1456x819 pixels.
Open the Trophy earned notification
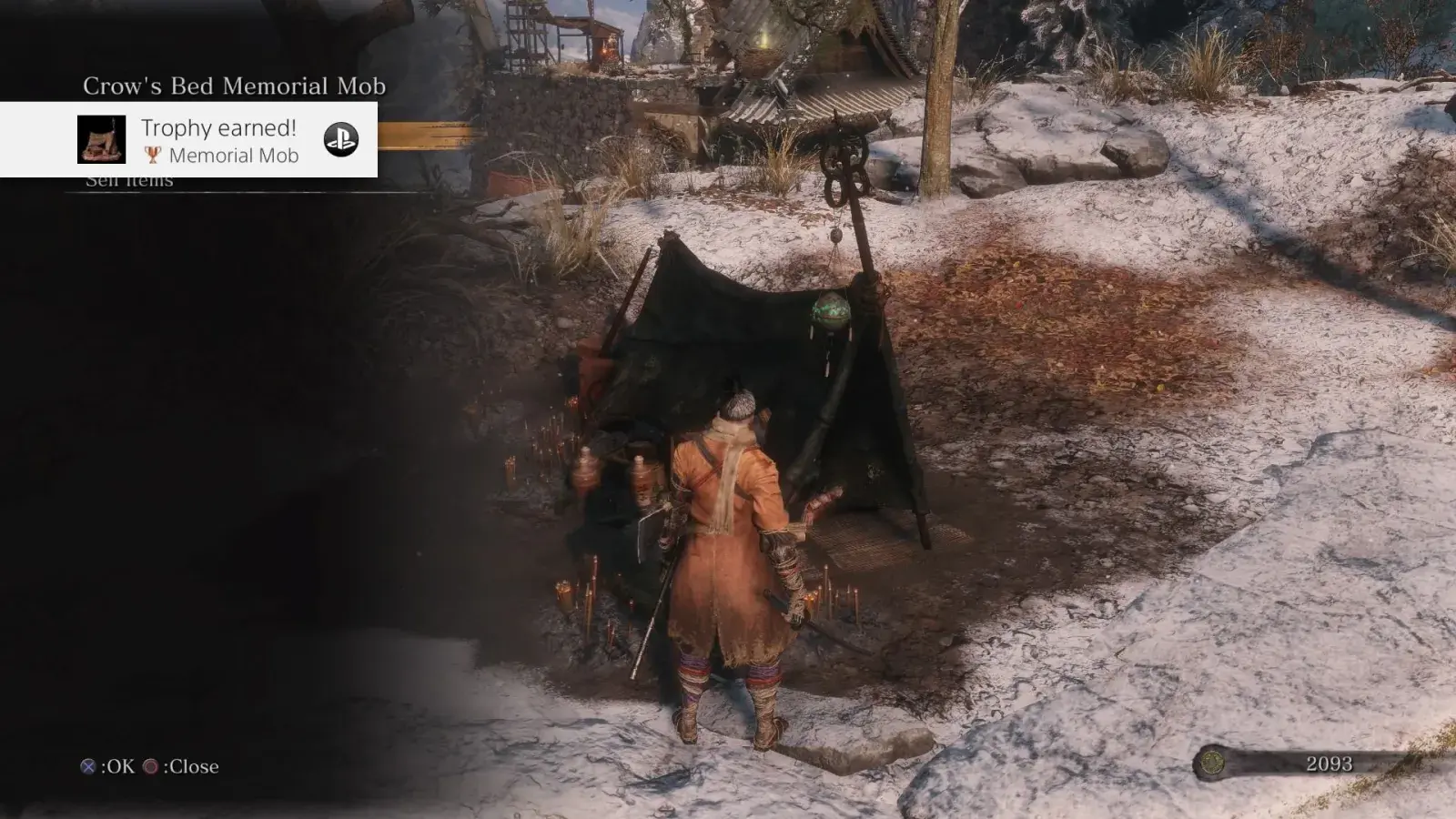click(220, 139)
